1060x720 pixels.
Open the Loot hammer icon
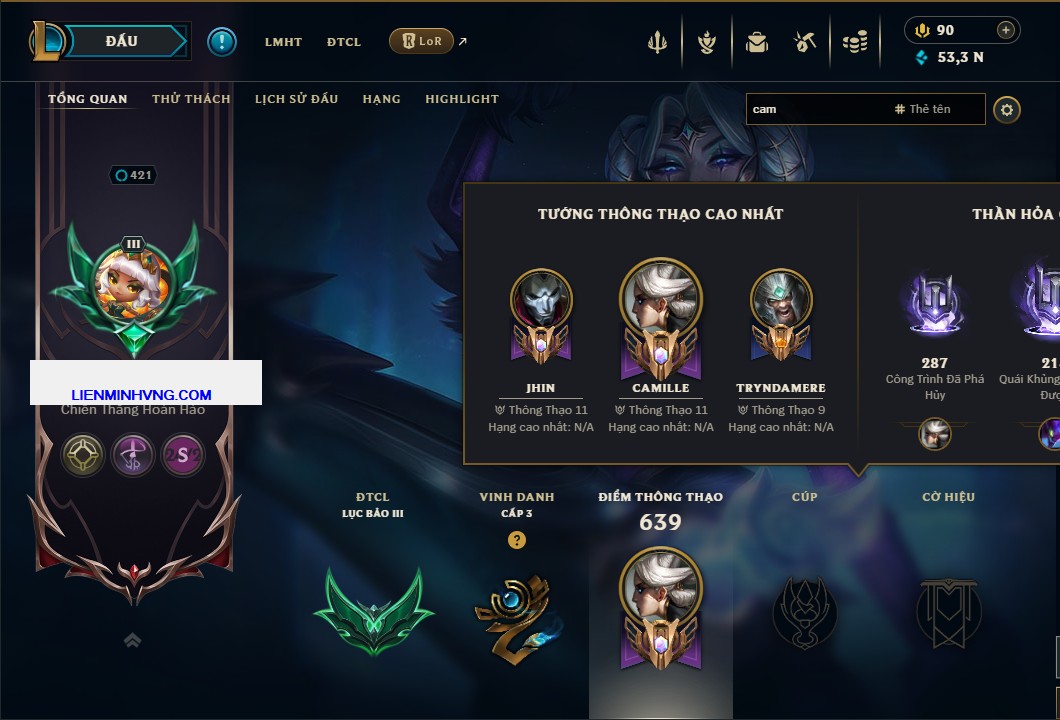coord(805,42)
